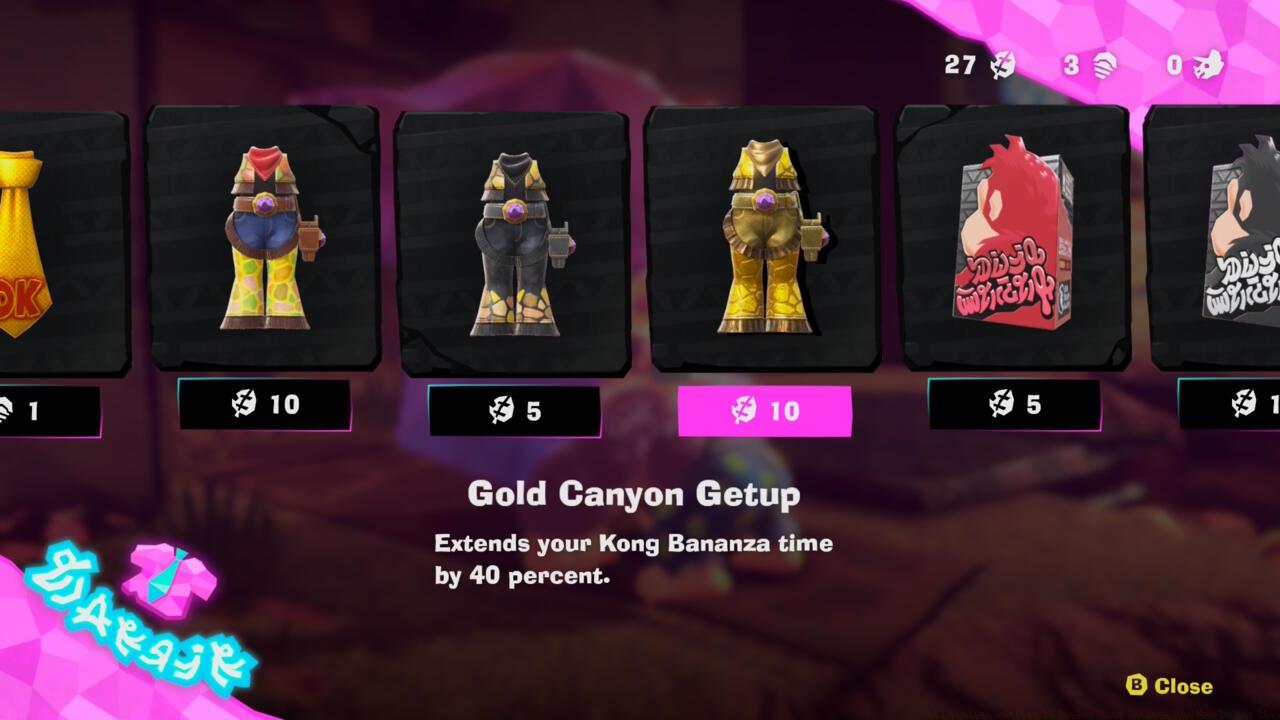Click the Banandium Chip currency icon showing 27
The image size is (1280, 720).
coord(1002,66)
